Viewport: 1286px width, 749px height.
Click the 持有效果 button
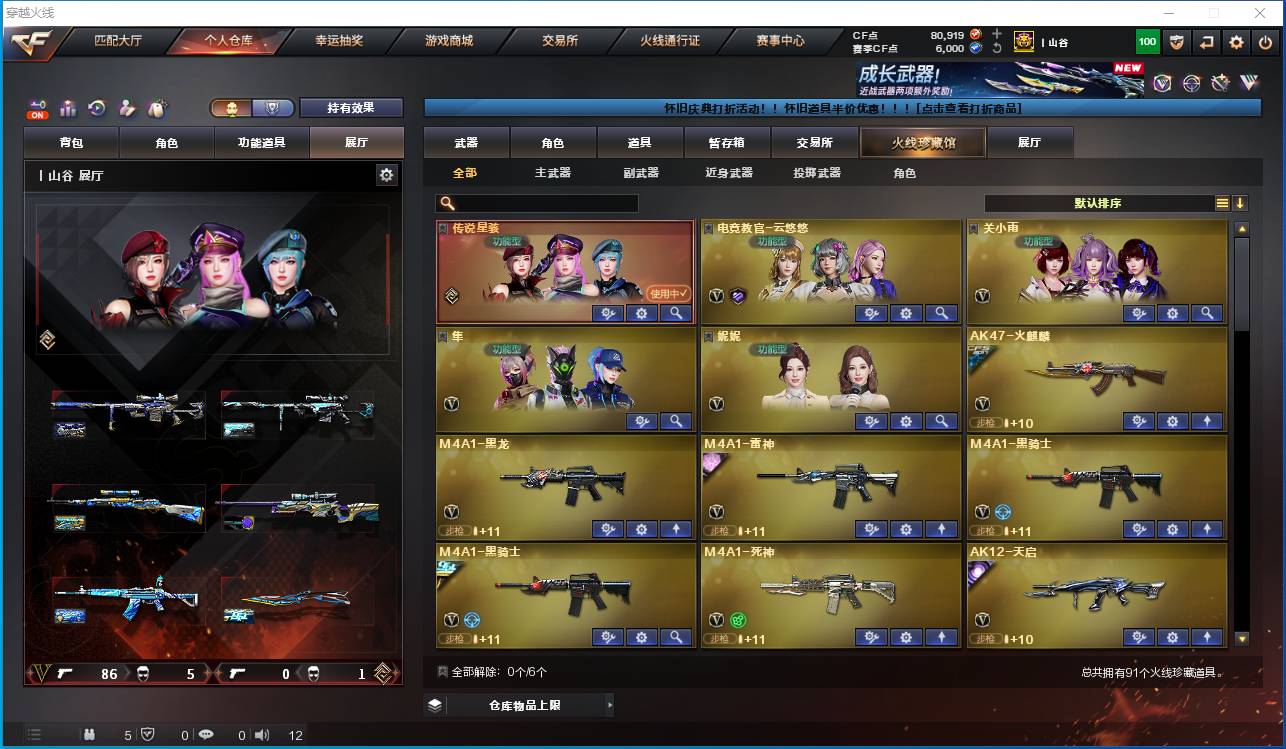[349, 107]
